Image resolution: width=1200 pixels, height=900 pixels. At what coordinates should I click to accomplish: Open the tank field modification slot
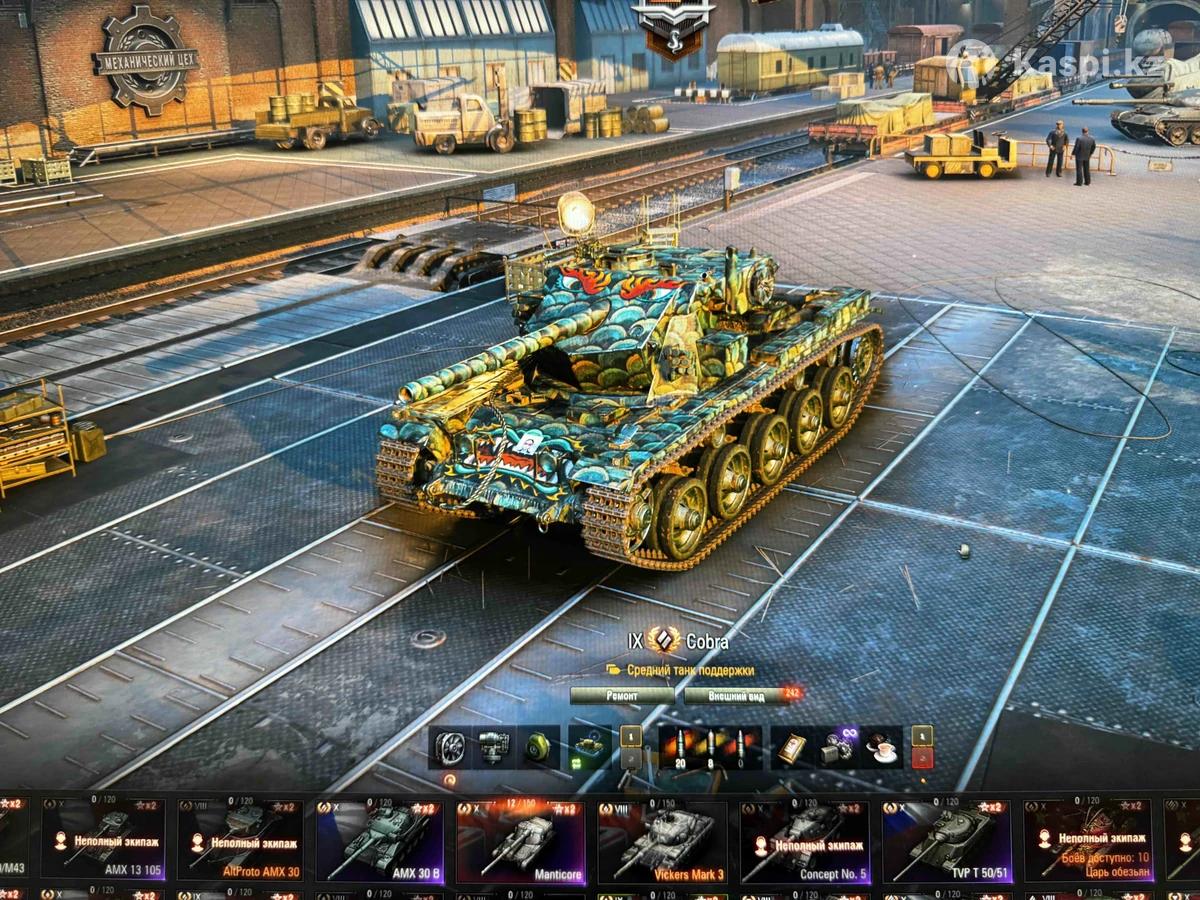[590, 747]
